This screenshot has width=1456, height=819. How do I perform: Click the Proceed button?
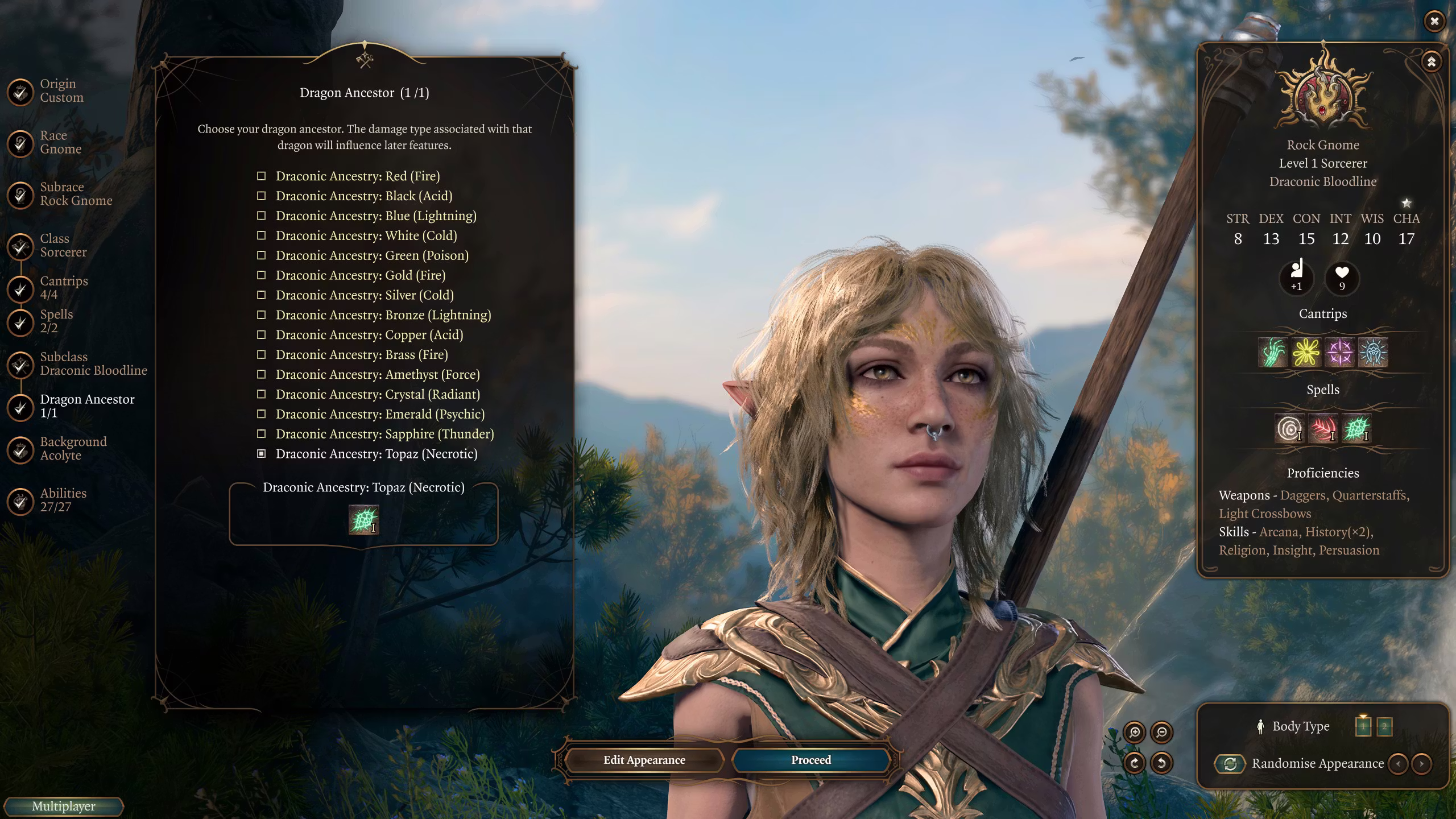pos(810,760)
